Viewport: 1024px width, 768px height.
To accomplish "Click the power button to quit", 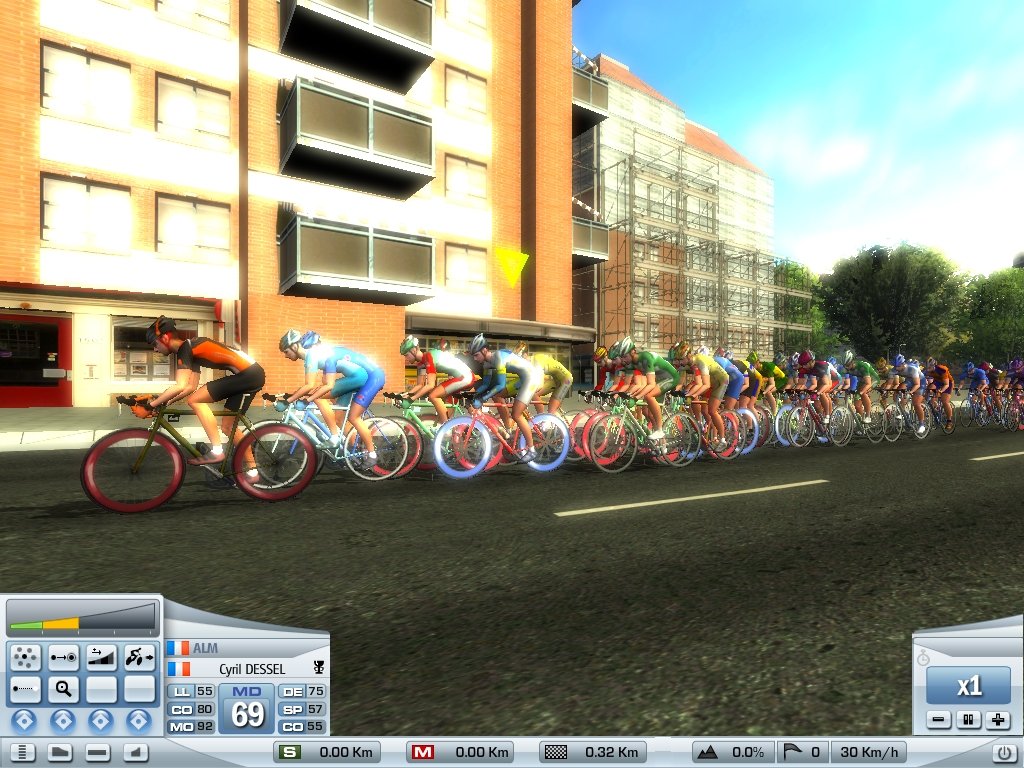I will (x=1005, y=753).
